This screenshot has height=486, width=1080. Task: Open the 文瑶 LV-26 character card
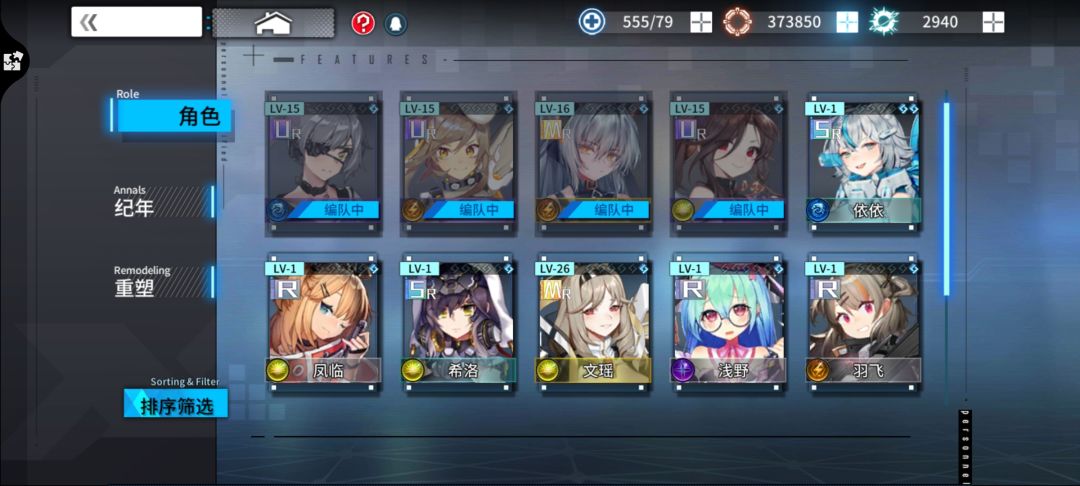[x=594, y=323]
